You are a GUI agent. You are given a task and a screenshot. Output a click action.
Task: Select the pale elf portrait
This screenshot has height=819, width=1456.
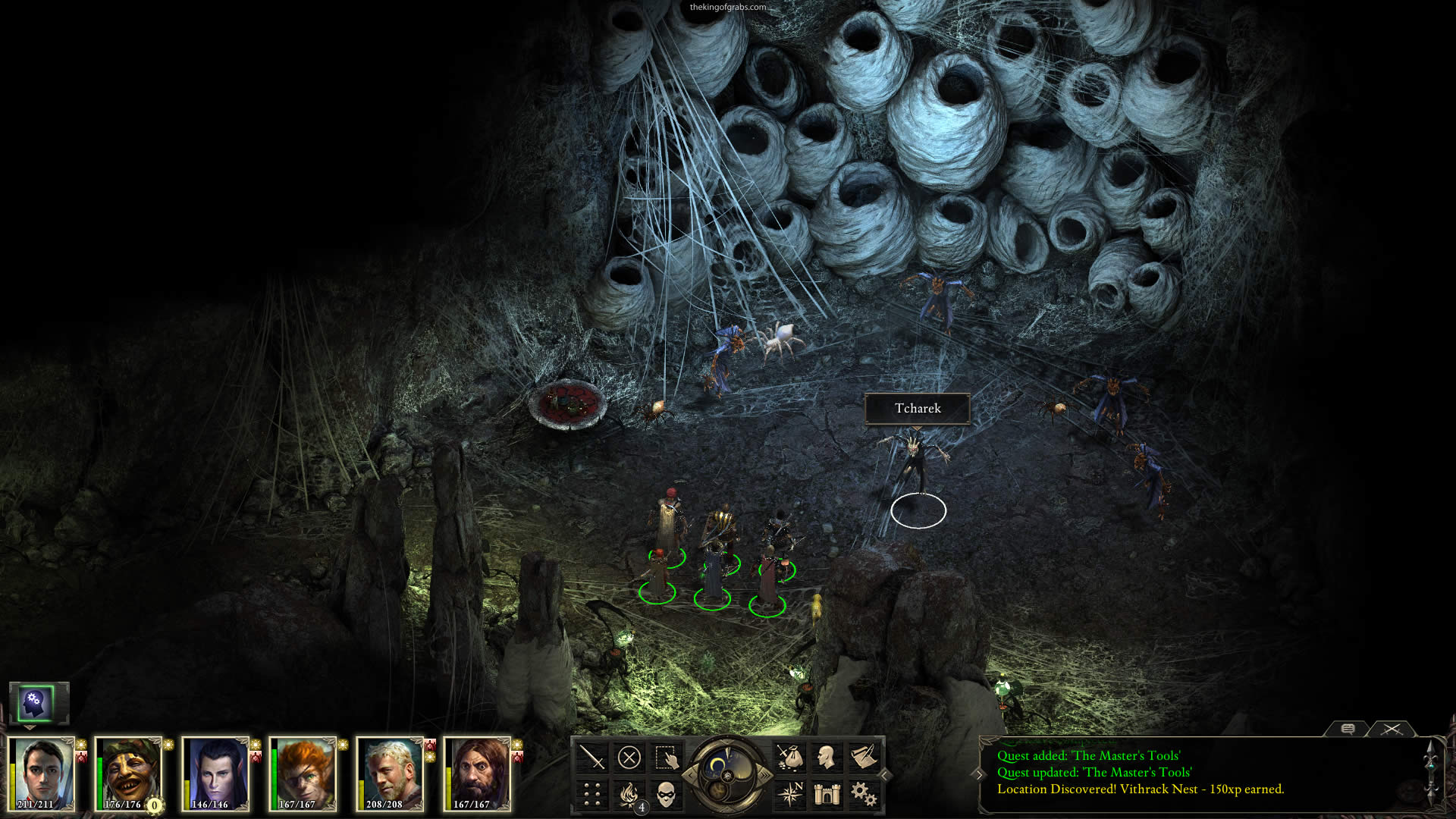click(216, 772)
